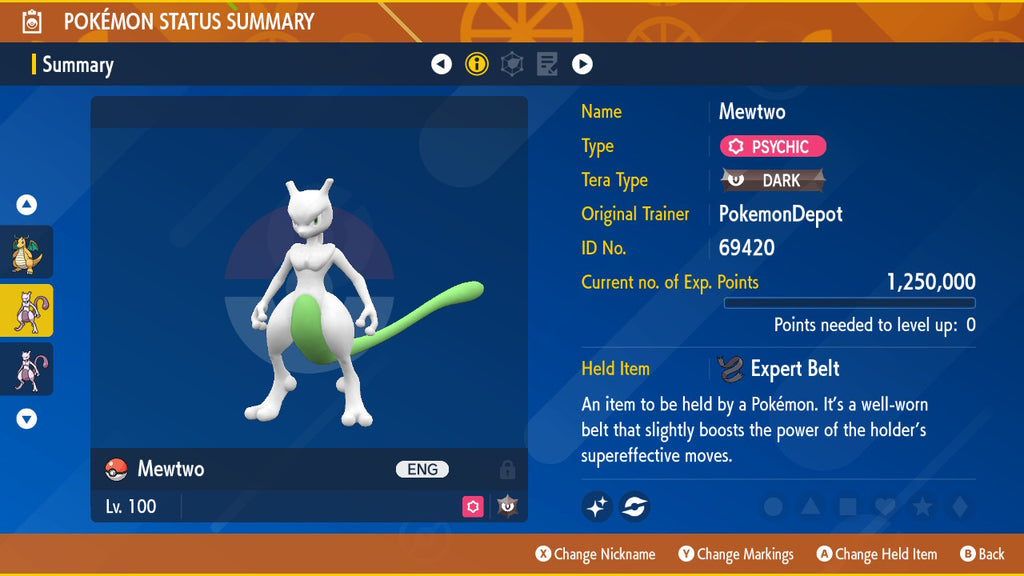Image resolution: width=1024 pixels, height=576 pixels.
Task: Pick the non-highlighted Mewtwo party thumbnail
Action: pyautogui.click(x=26, y=369)
